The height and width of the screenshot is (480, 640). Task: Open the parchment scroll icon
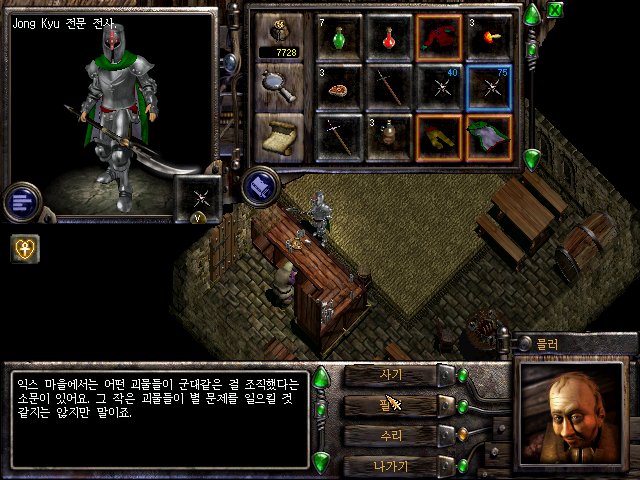[x=279, y=135]
